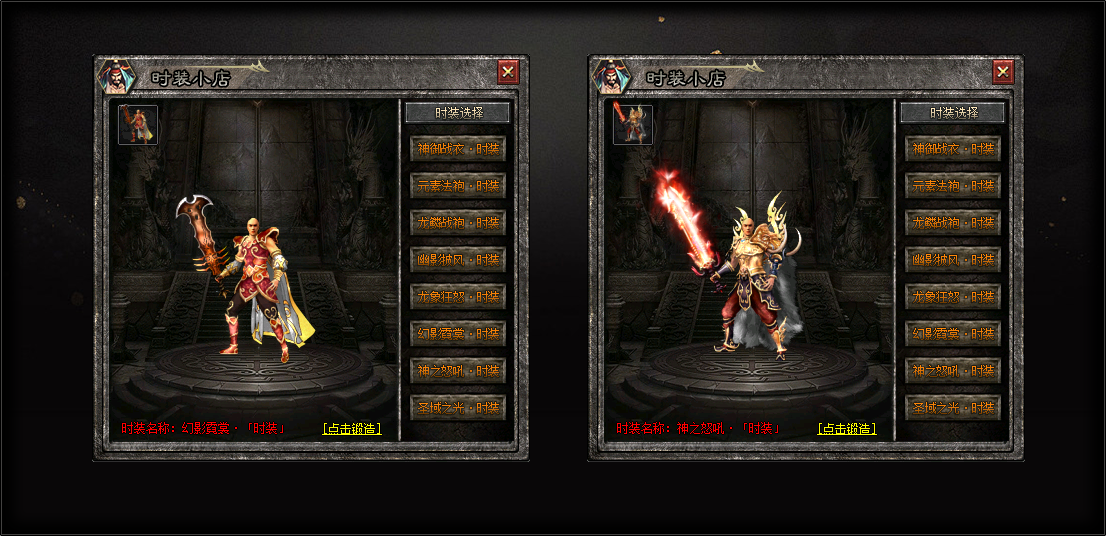Close the right 时装小店 window
The height and width of the screenshot is (536, 1106).
point(1003,71)
